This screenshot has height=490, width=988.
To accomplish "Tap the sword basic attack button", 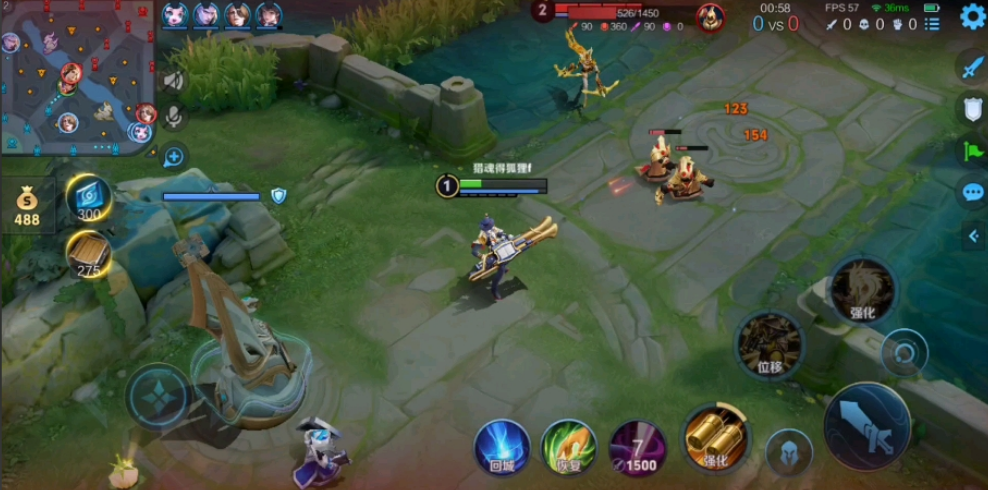I will [x=866, y=425].
